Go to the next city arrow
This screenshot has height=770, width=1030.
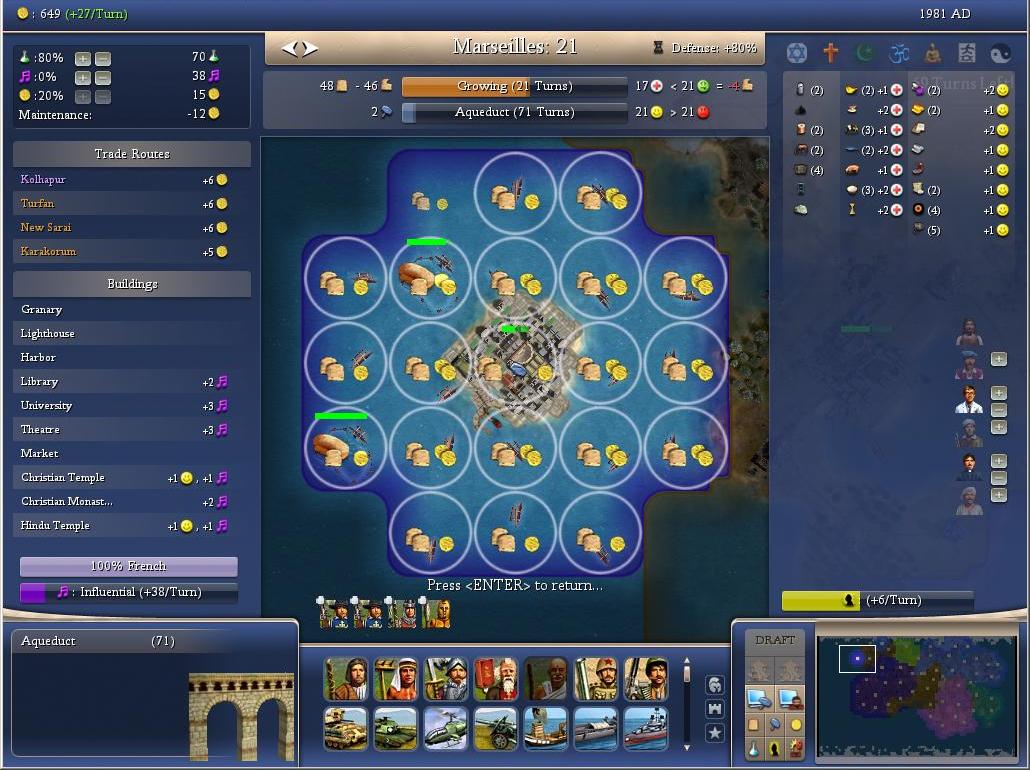[x=310, y=48]
